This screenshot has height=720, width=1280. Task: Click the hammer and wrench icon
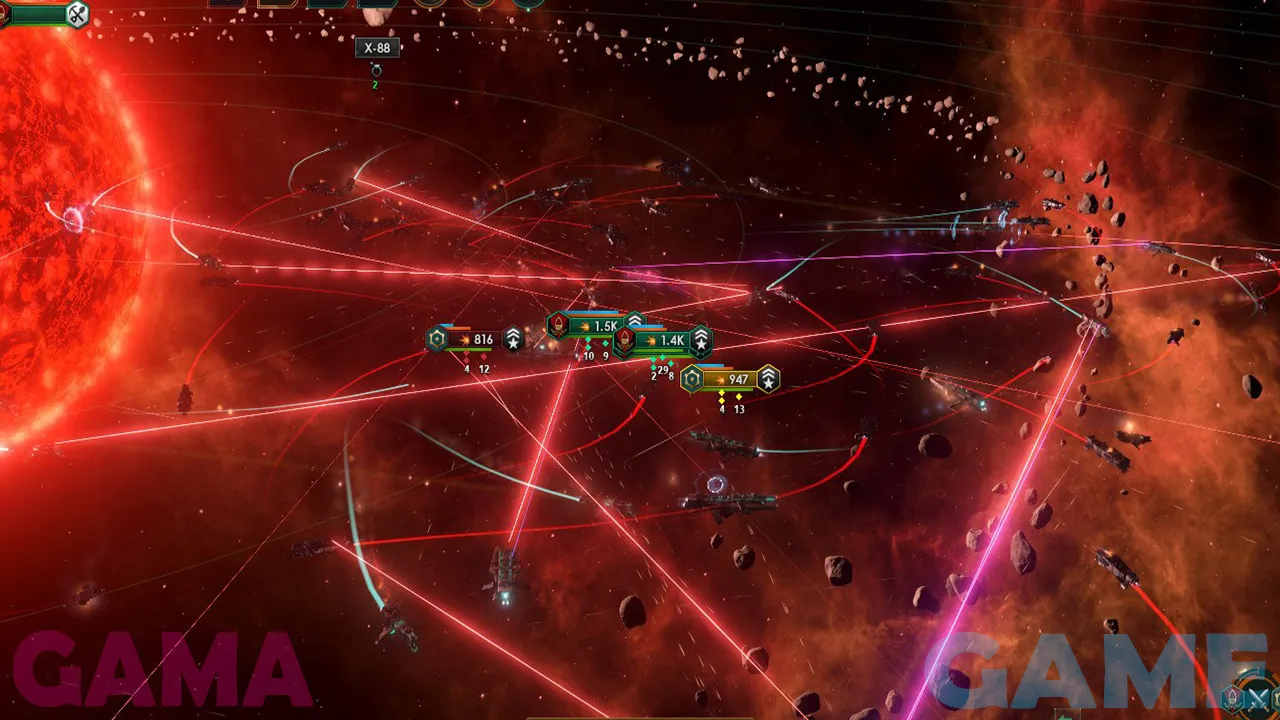[x=77, y=14]
